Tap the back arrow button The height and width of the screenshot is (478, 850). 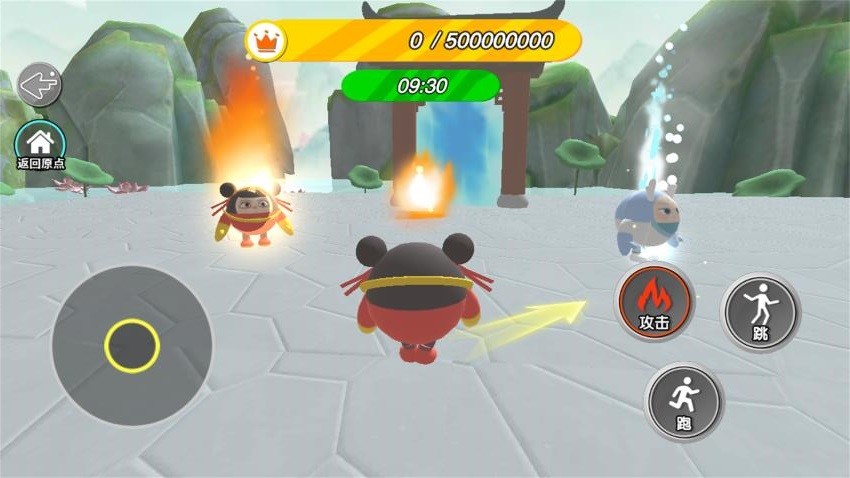[39, 85]
